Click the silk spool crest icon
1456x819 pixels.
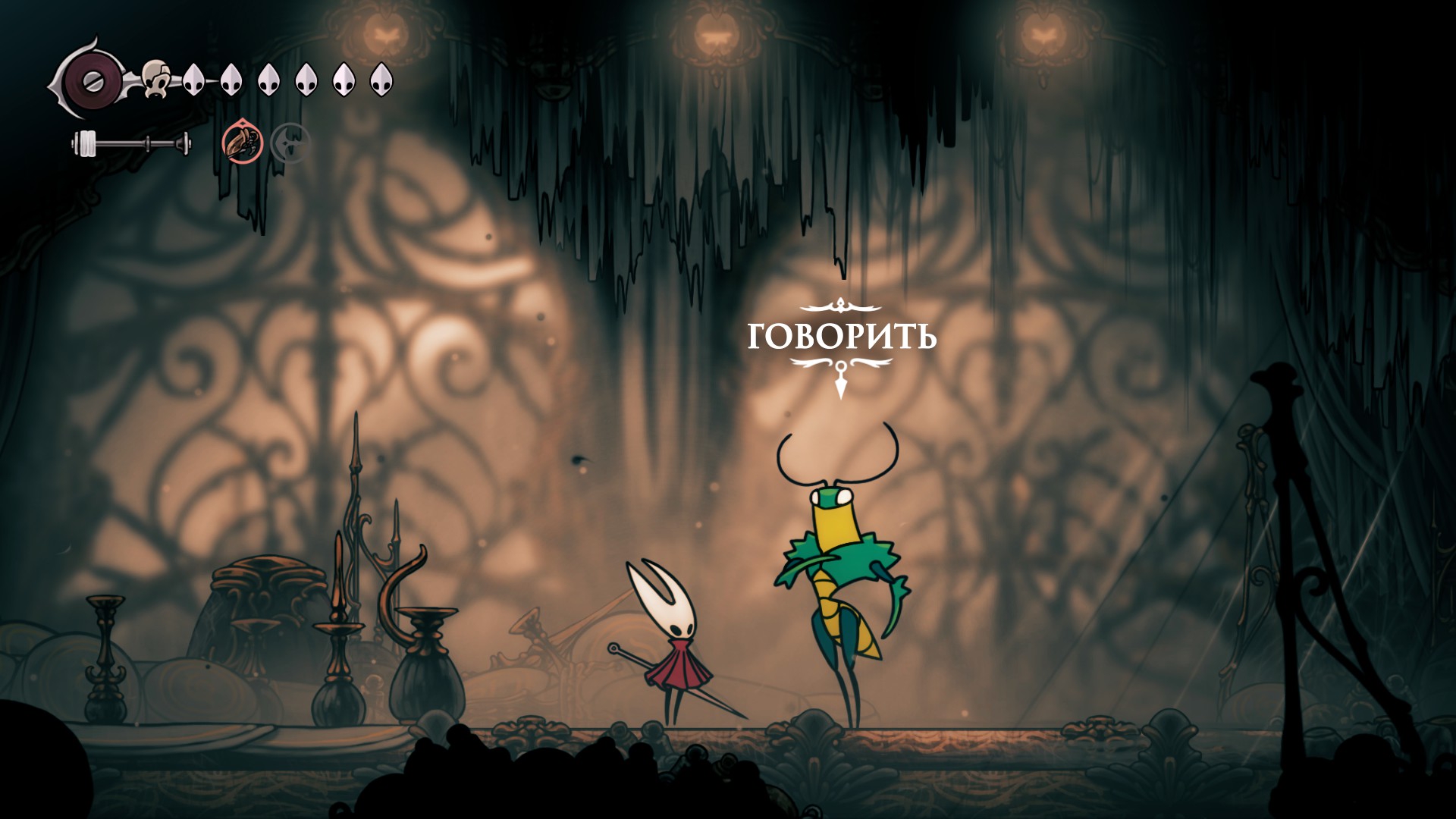[x=91, y=78]
